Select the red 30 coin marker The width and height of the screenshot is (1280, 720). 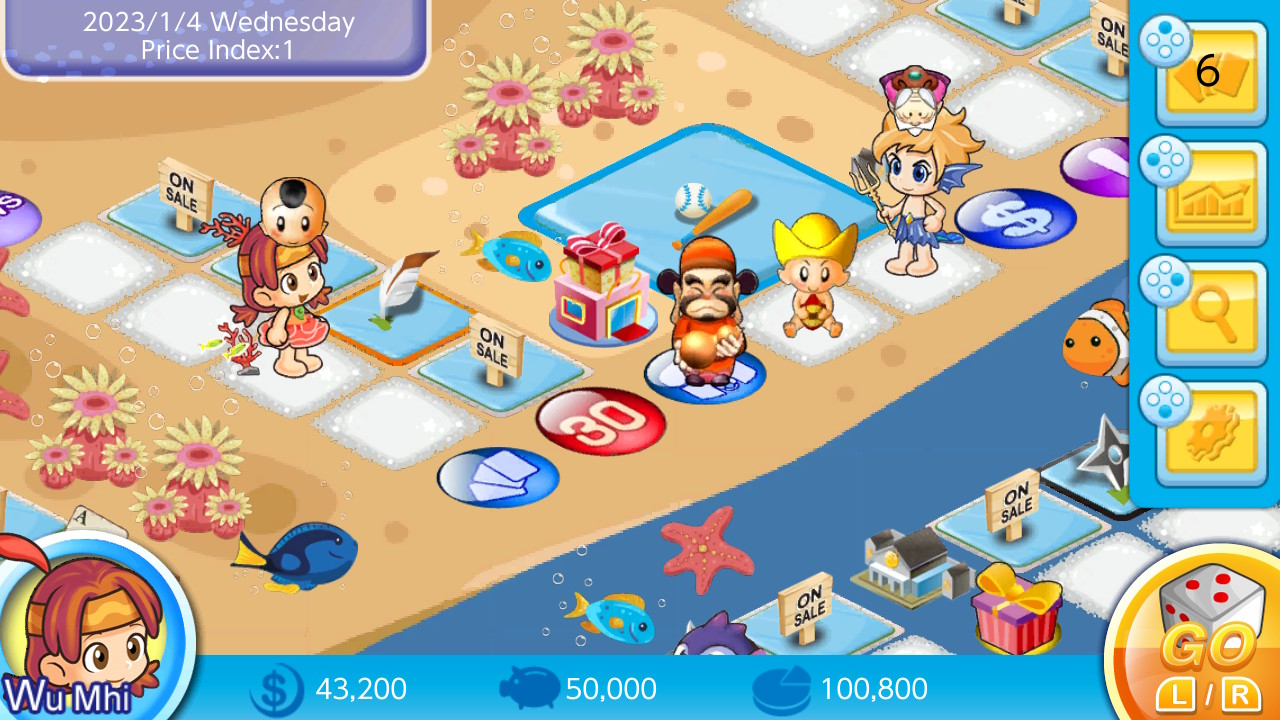pos(601,420)
